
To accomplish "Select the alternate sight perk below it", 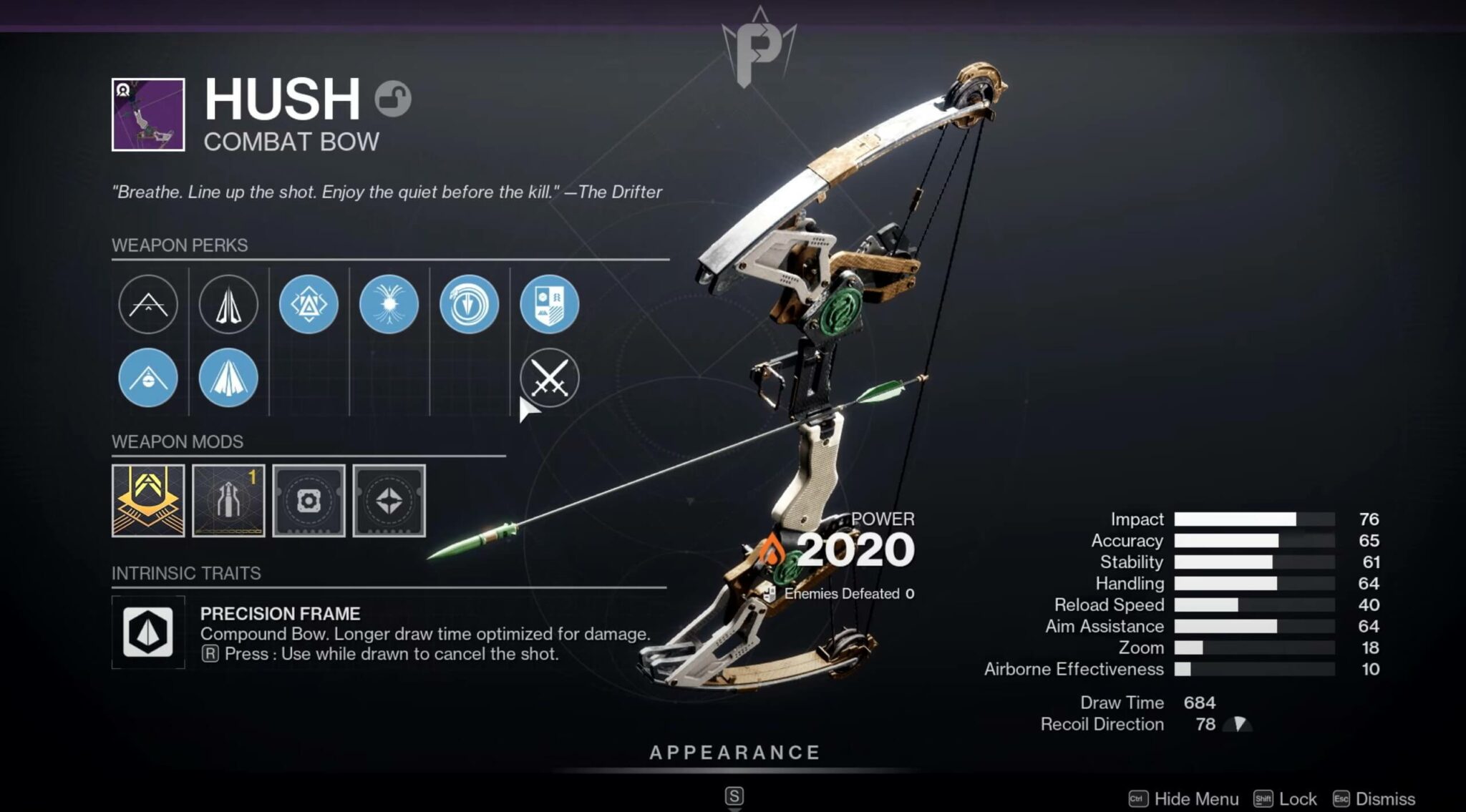I will tap(148, 378).
